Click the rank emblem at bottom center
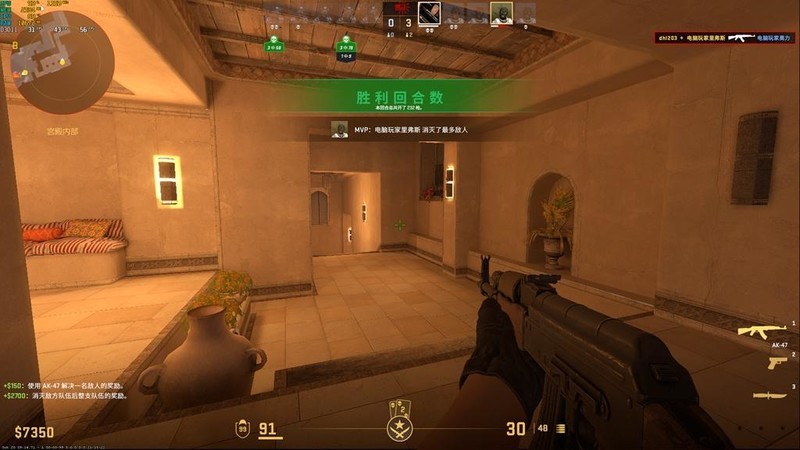The image size is (800, 450). (400, 427)
